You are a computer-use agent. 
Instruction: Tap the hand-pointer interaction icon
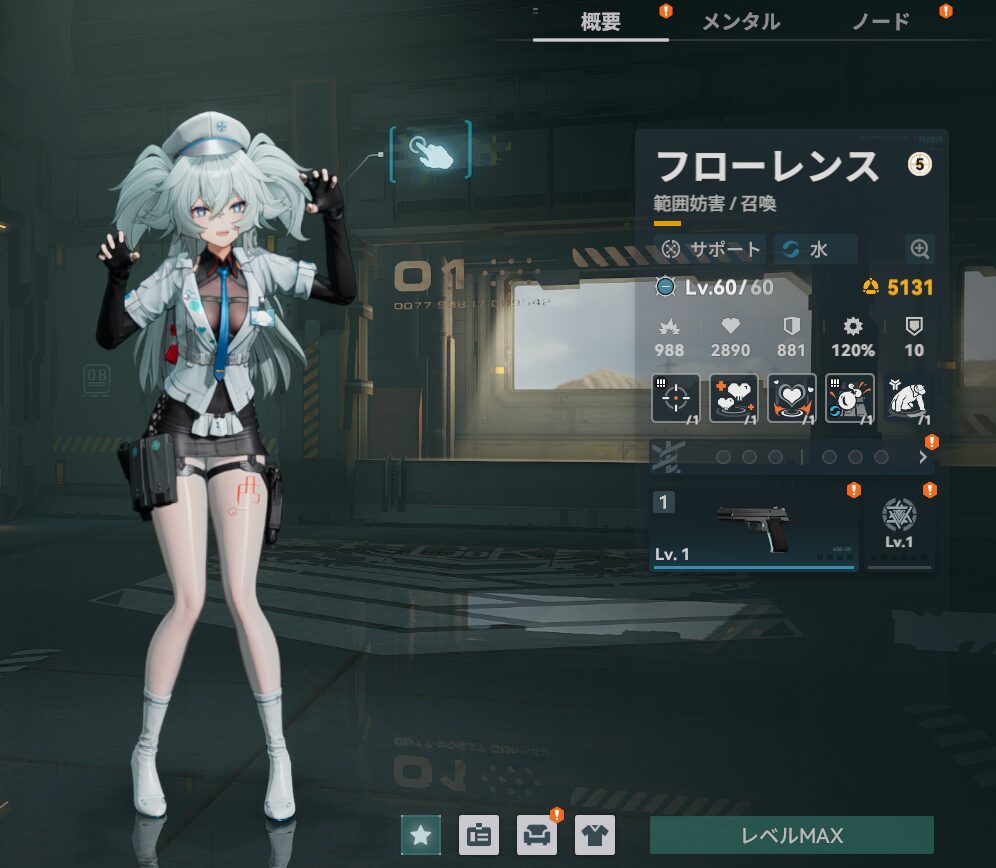click(x=430, y=151)
